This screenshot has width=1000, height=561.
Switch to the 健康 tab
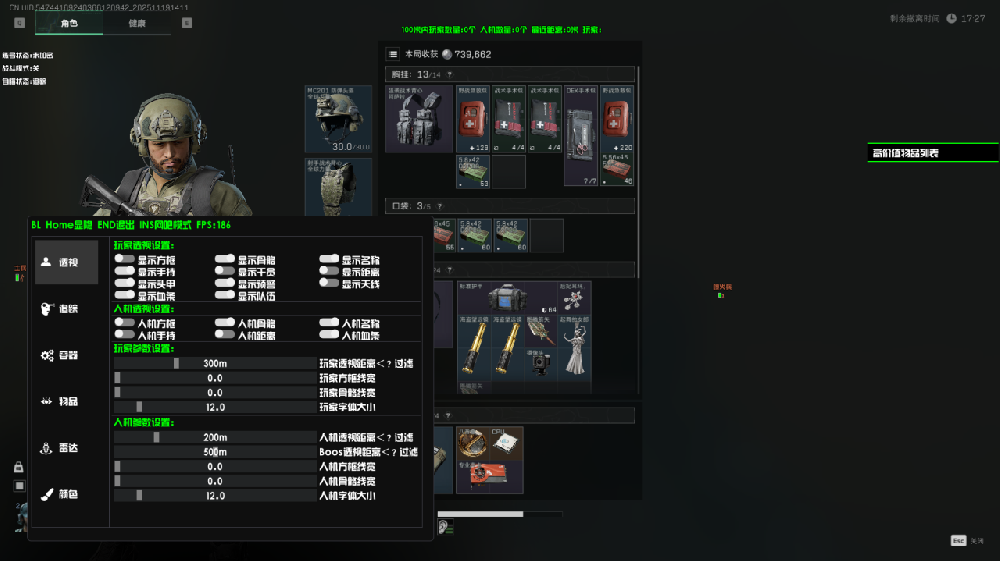point(137,23)
